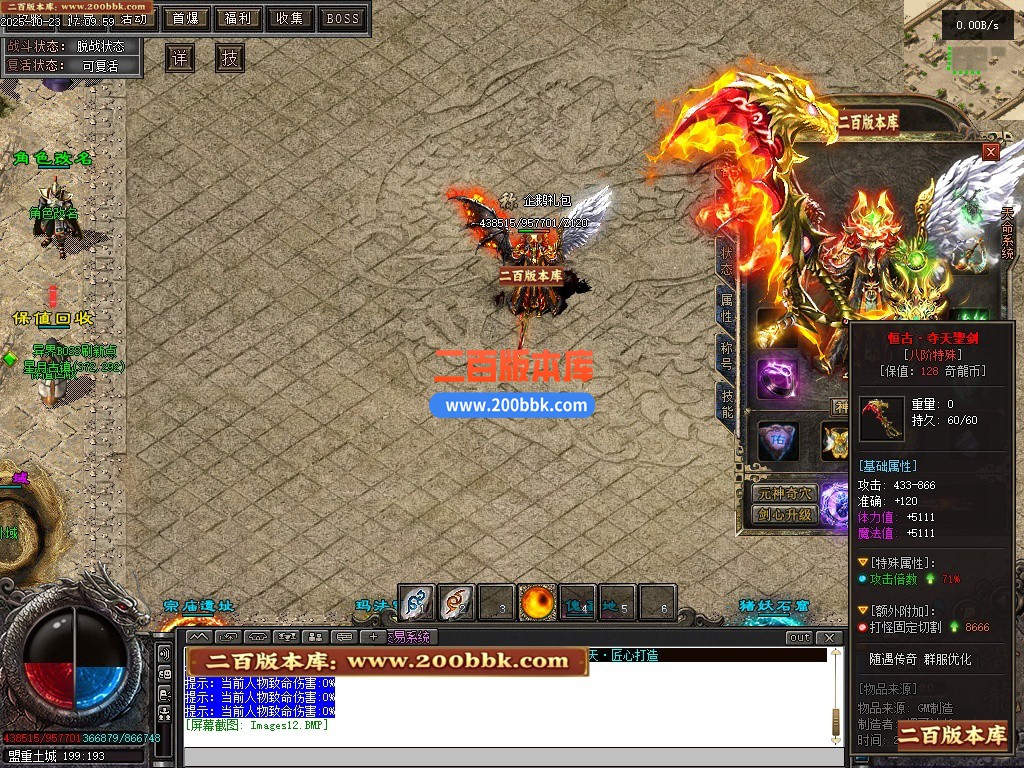Viewport: 1024px width, 768px height.
Task: Open the BOSS panel
Action: (x=343, y=18)
